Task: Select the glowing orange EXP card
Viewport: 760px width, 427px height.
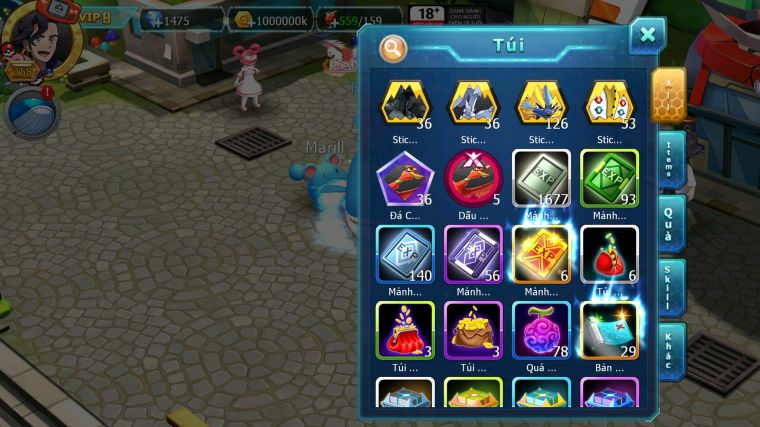Action: coord(541,254)
